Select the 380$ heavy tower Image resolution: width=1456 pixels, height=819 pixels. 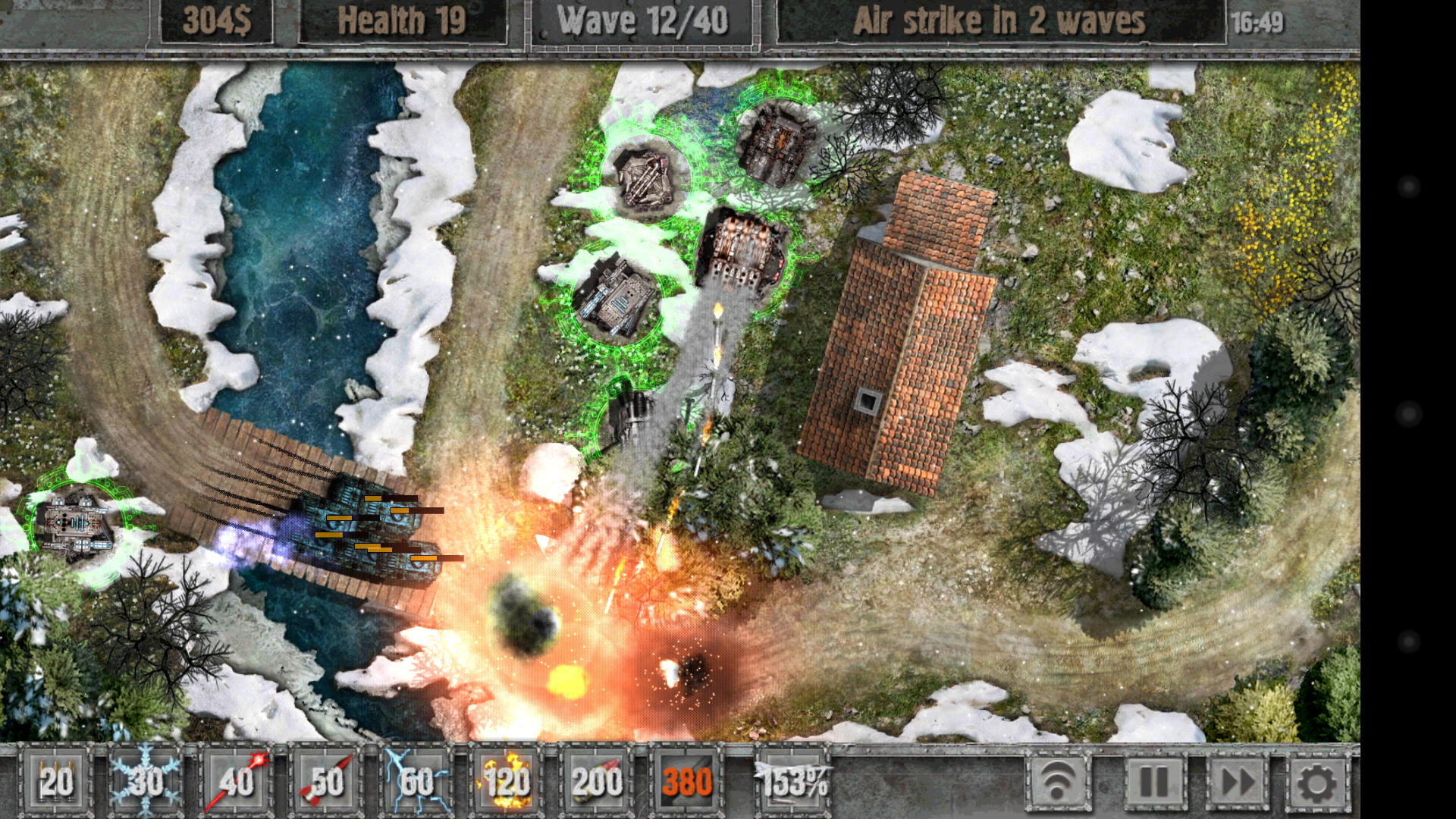click(x=689, y=783)
